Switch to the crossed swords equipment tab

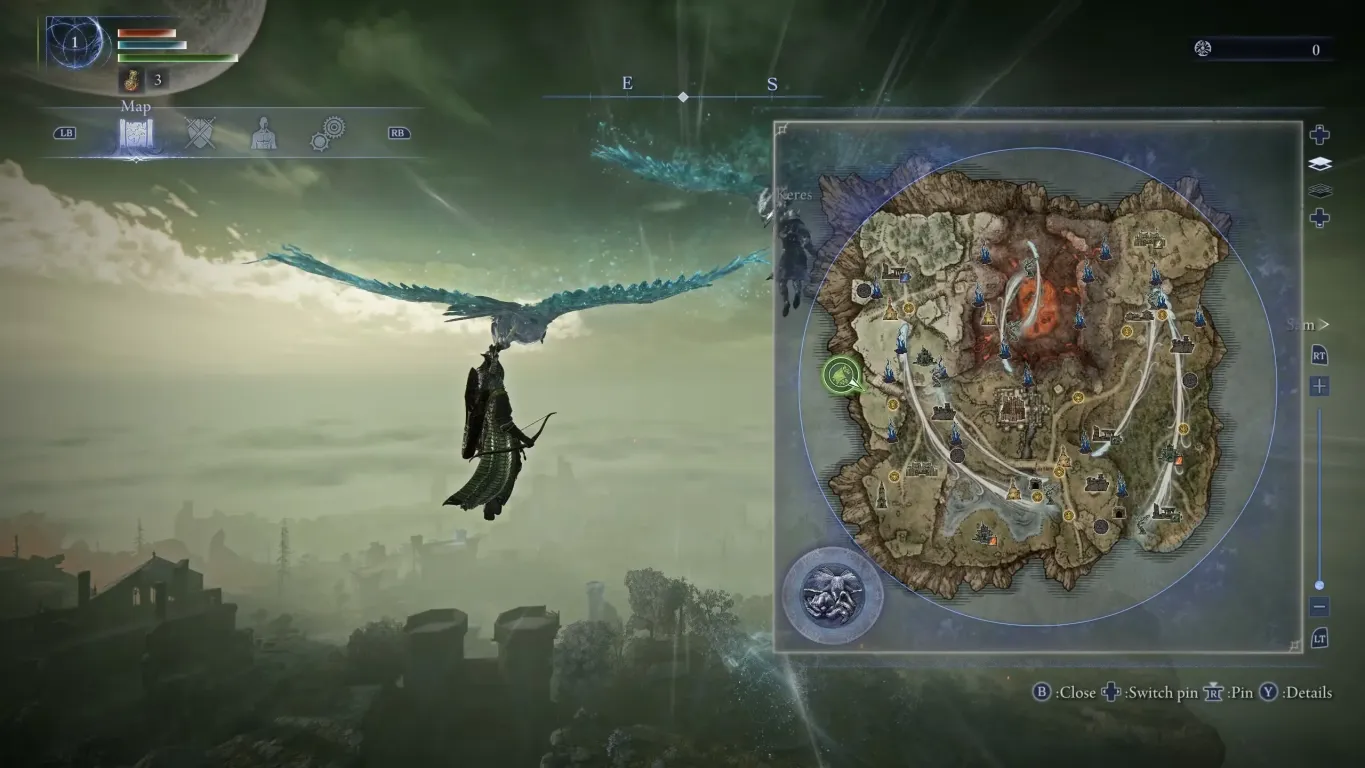pyautogui.click(x=200, y=133)
